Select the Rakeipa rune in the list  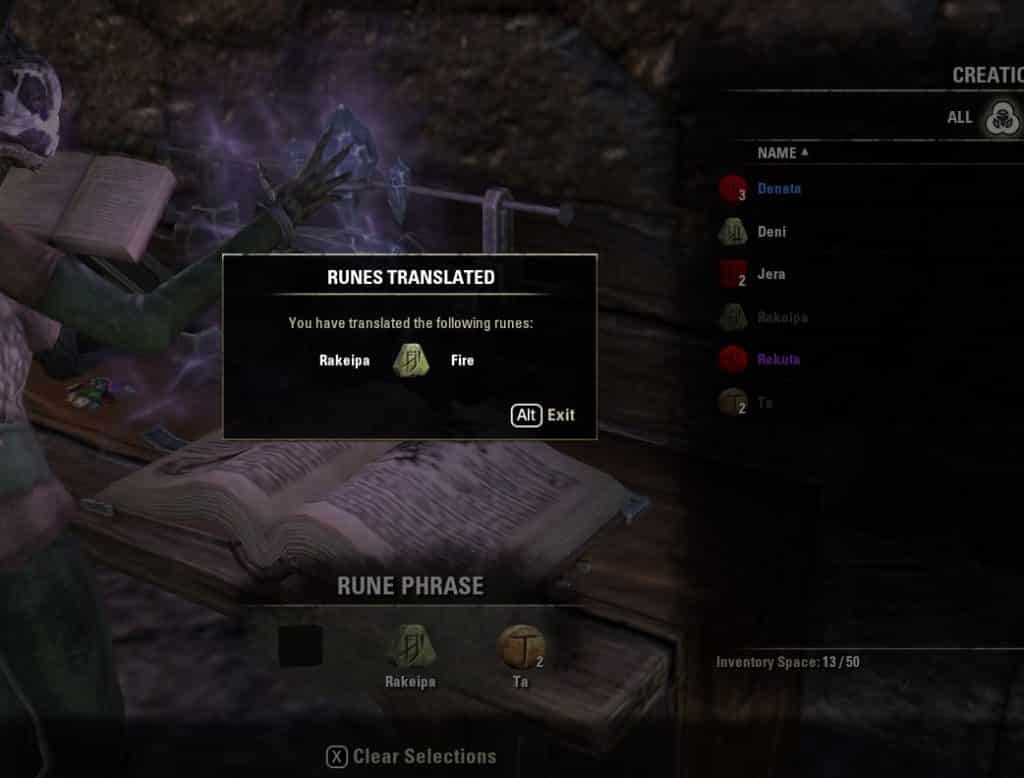pos(782,317)
